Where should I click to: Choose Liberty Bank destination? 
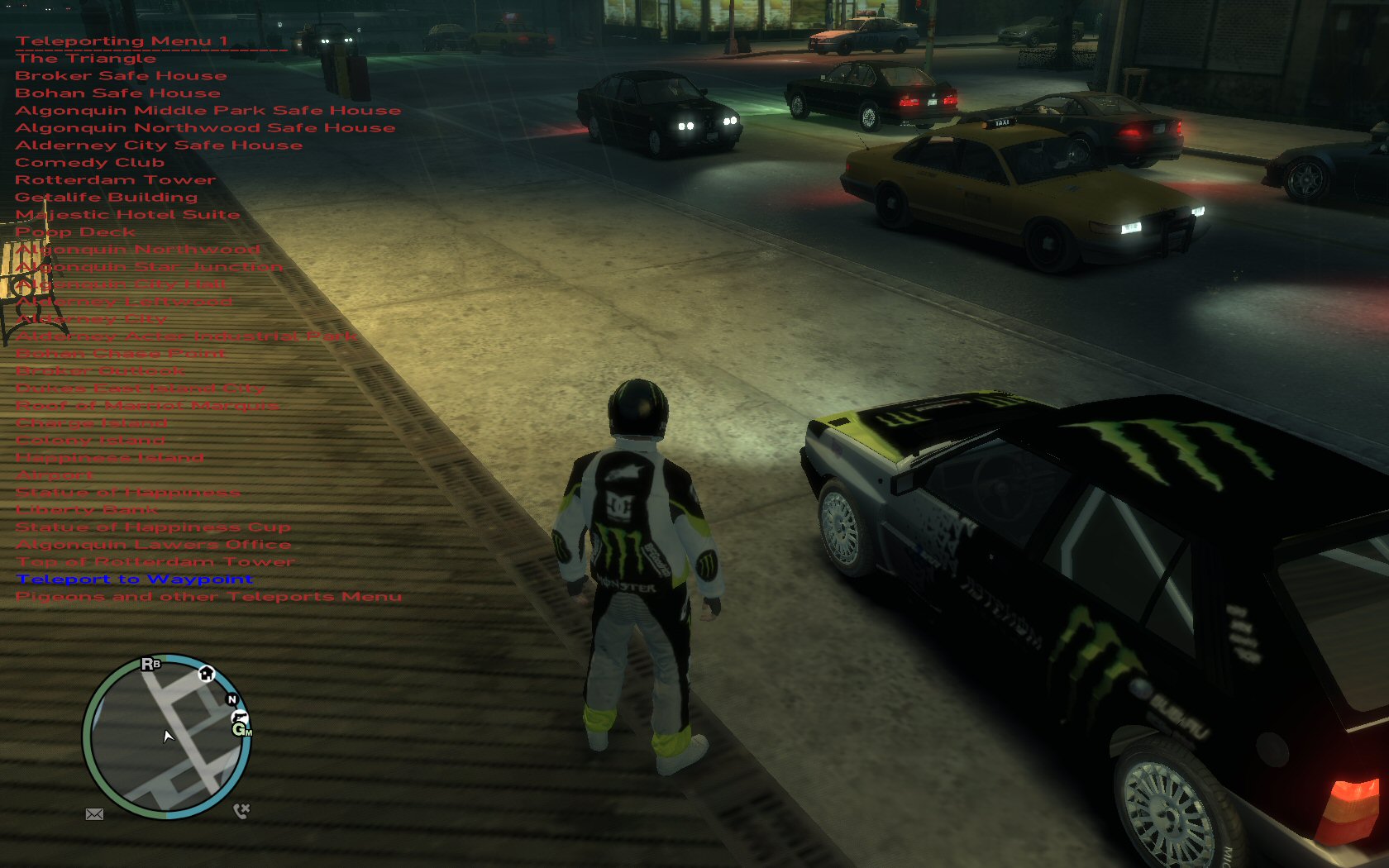[x=86, y=510]
